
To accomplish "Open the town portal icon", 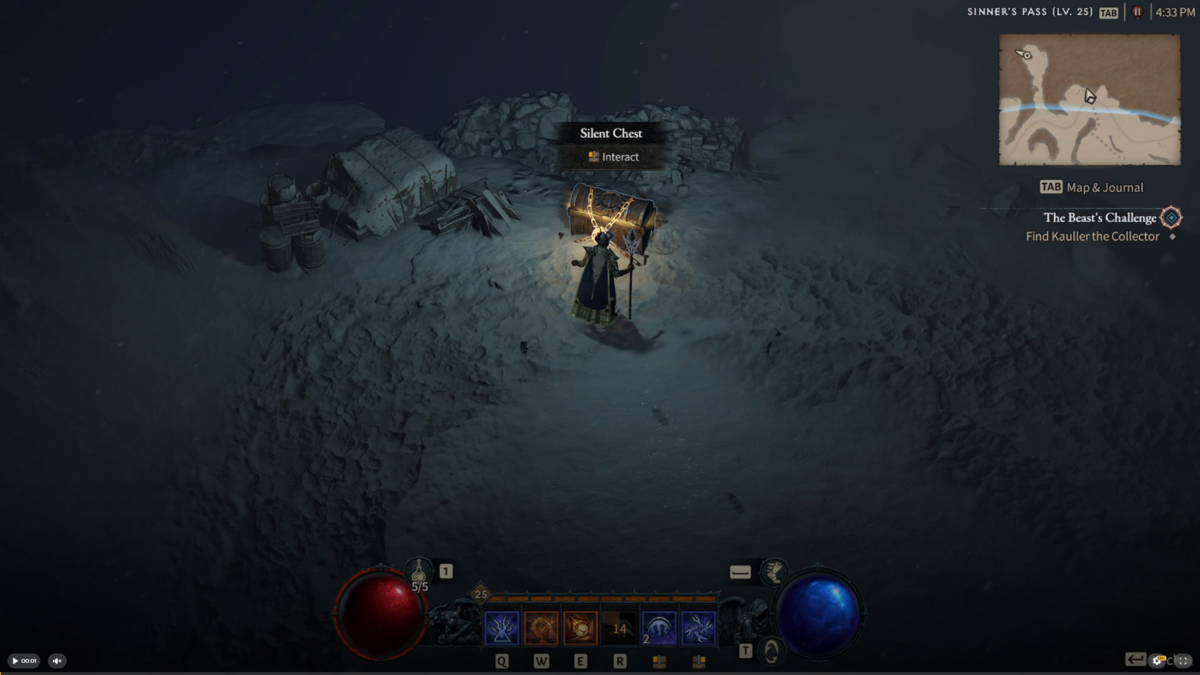I will coord(770,651).
